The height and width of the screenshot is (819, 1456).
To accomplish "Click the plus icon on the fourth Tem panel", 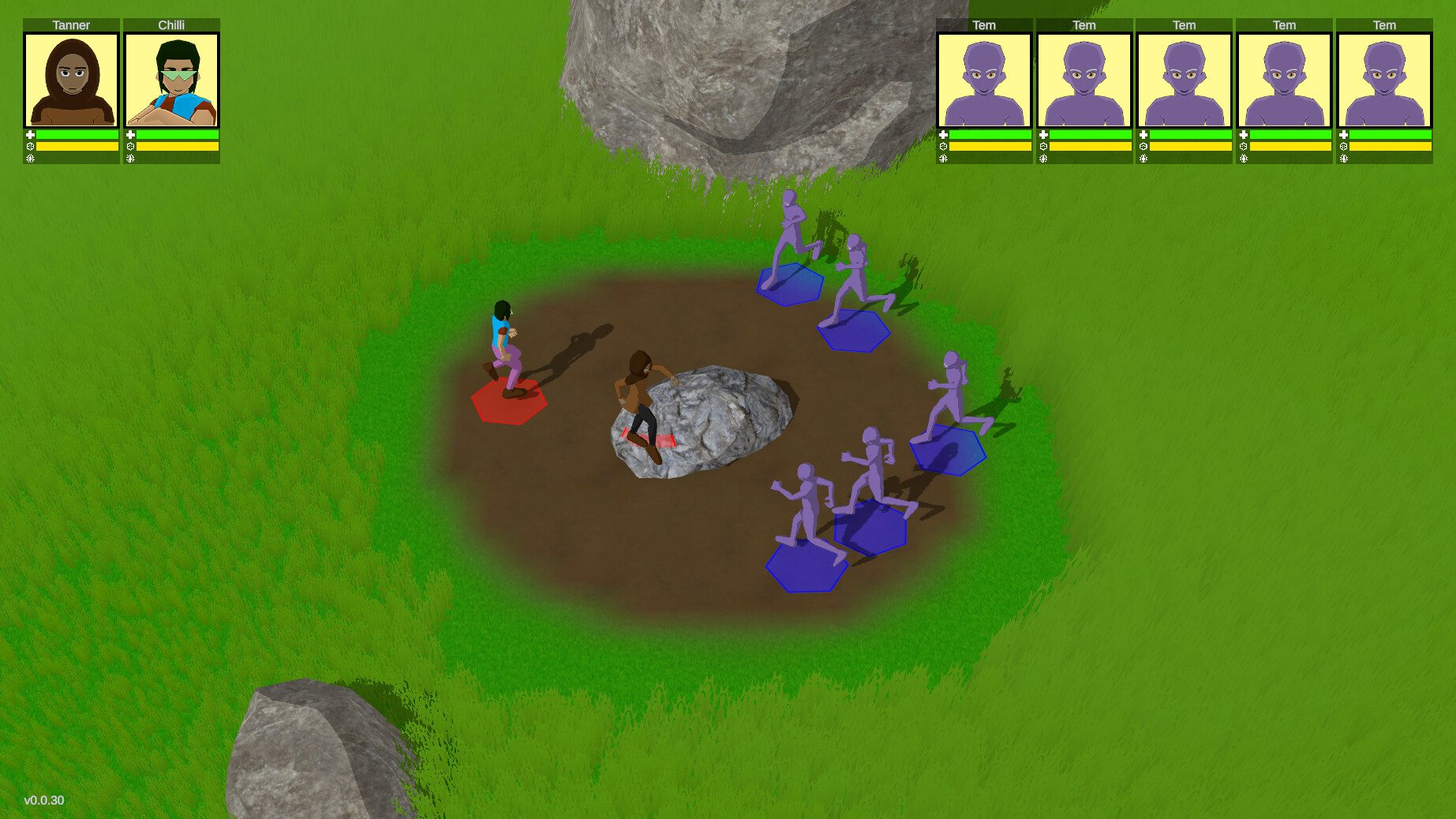I will 1244,135.
